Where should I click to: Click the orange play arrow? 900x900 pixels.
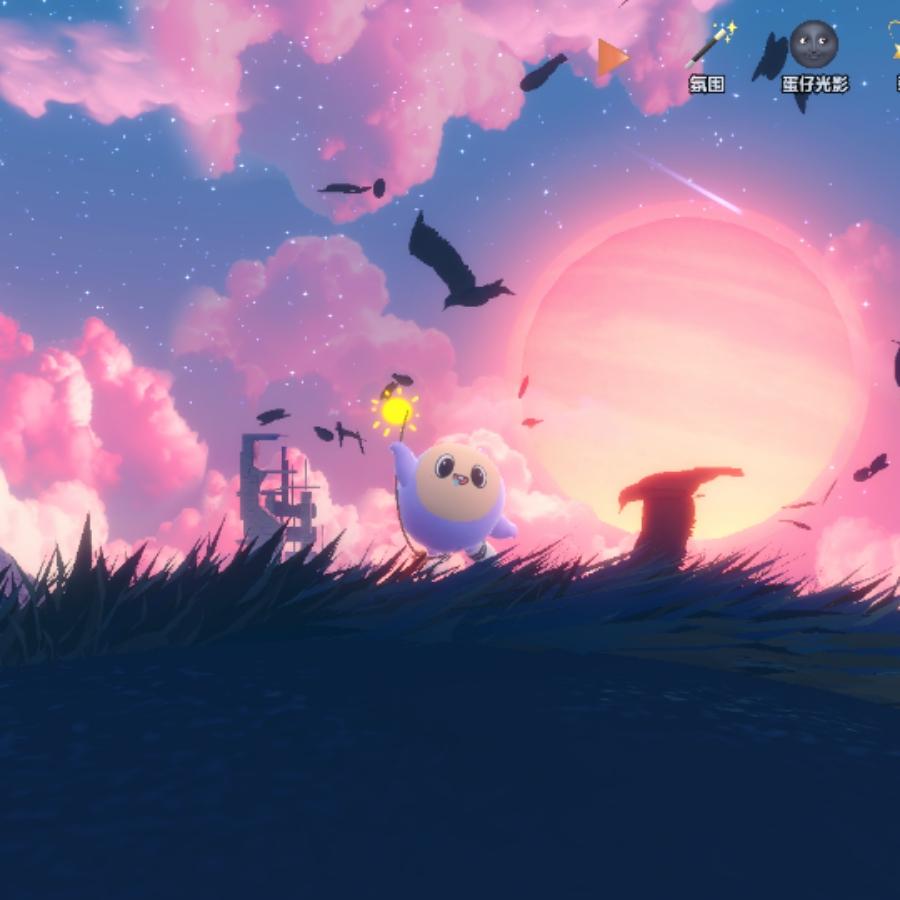(611, 57)
